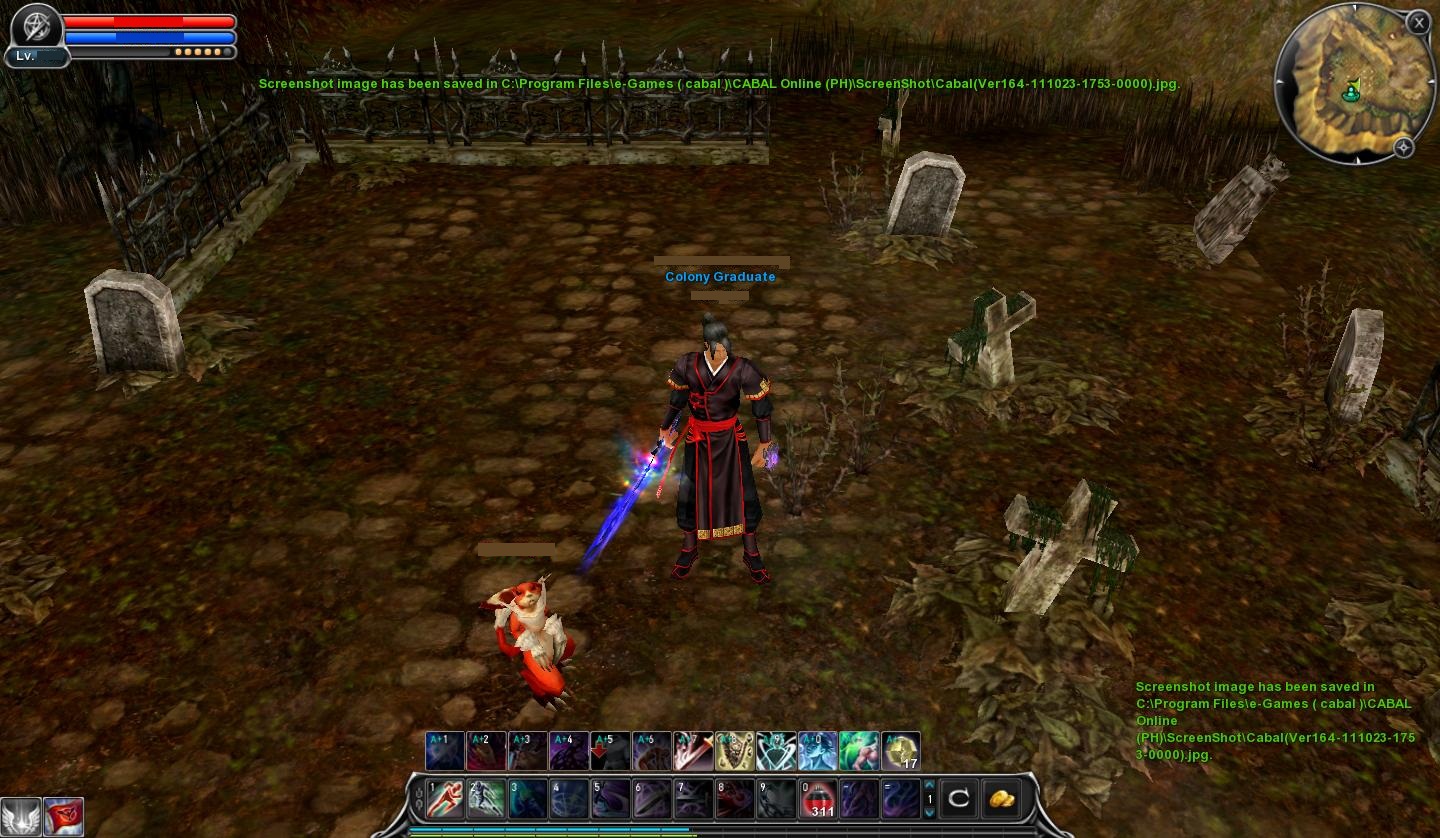Open the red flag icon
Screen dimensions: 1440x838
(63, 817)
